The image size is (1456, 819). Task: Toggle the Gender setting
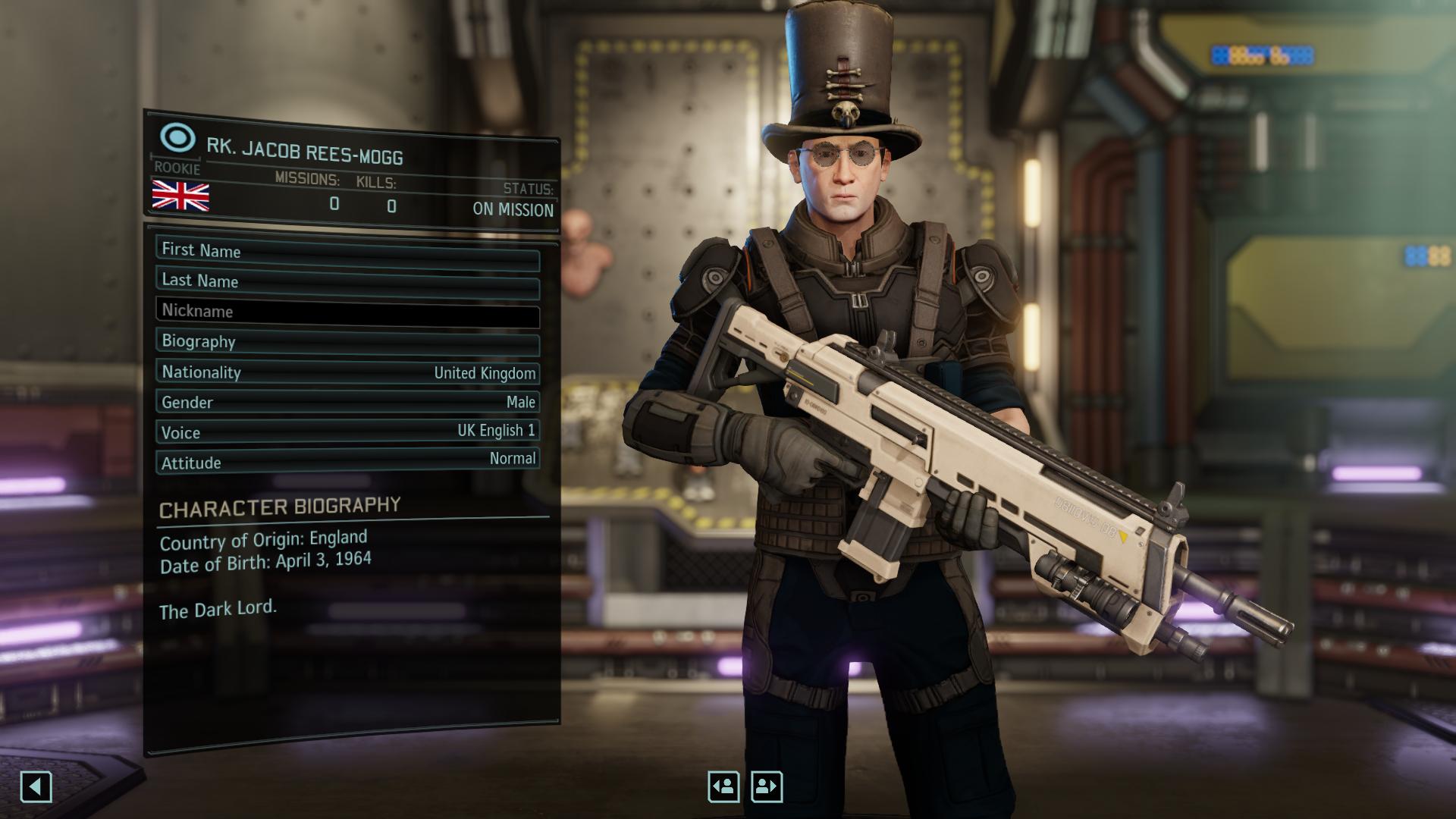[347, 402]
